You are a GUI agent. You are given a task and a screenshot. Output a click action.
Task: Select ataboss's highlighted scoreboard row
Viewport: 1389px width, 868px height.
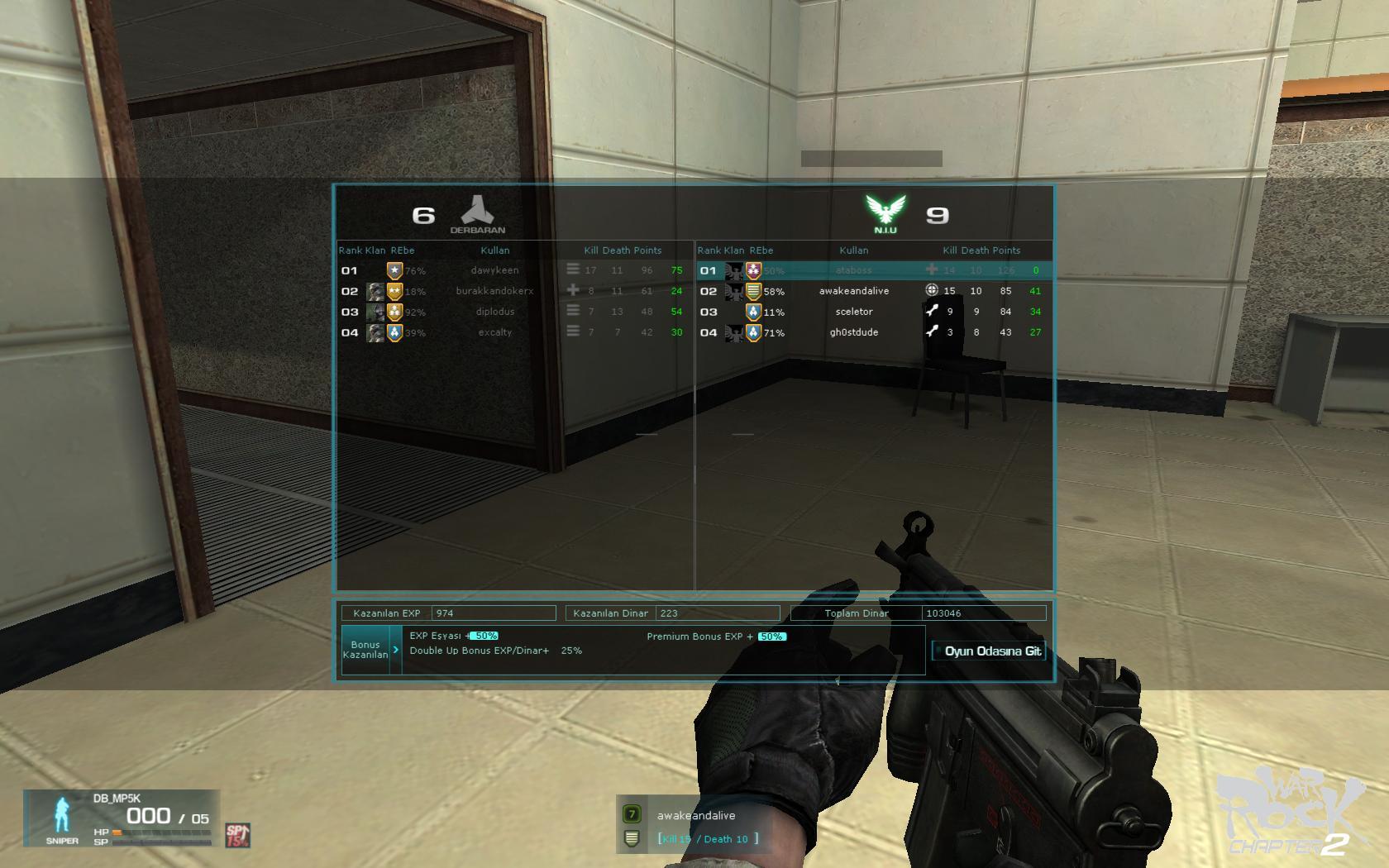854,270
